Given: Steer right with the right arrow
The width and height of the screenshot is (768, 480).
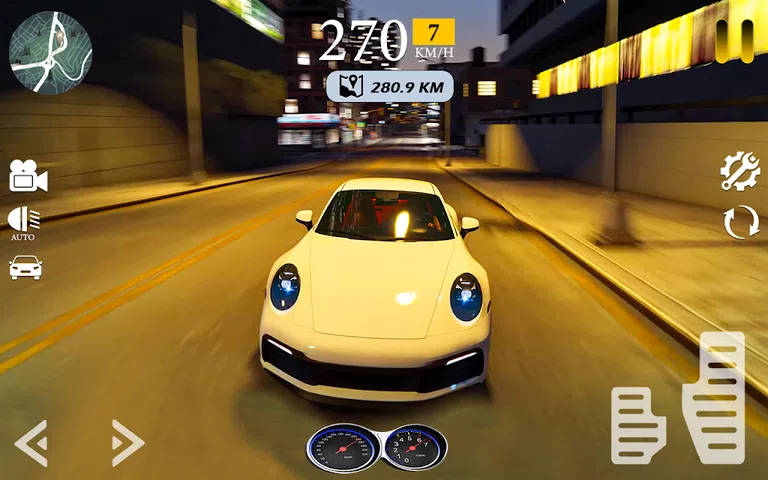Looking at the screenshot, I should point(126,442).
